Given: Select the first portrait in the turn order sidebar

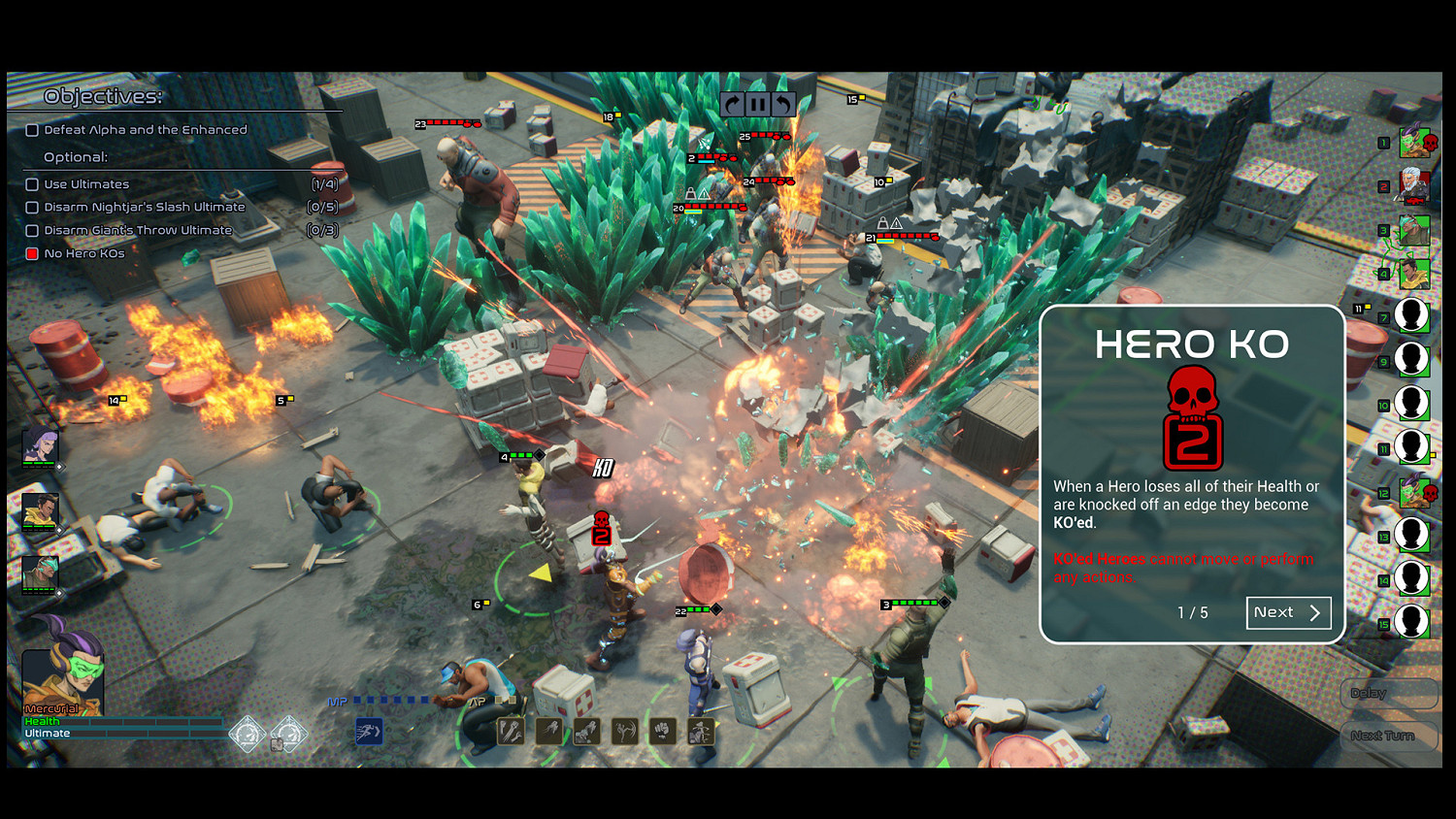Looking at the screenshot, I should coord(1413,143).
